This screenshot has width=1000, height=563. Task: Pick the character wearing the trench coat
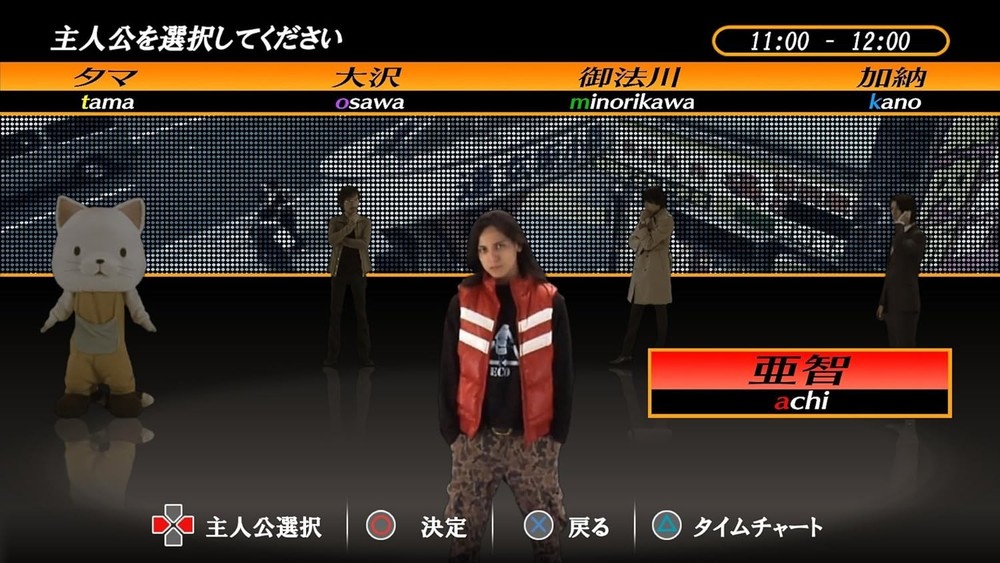[x=649, y=268]
